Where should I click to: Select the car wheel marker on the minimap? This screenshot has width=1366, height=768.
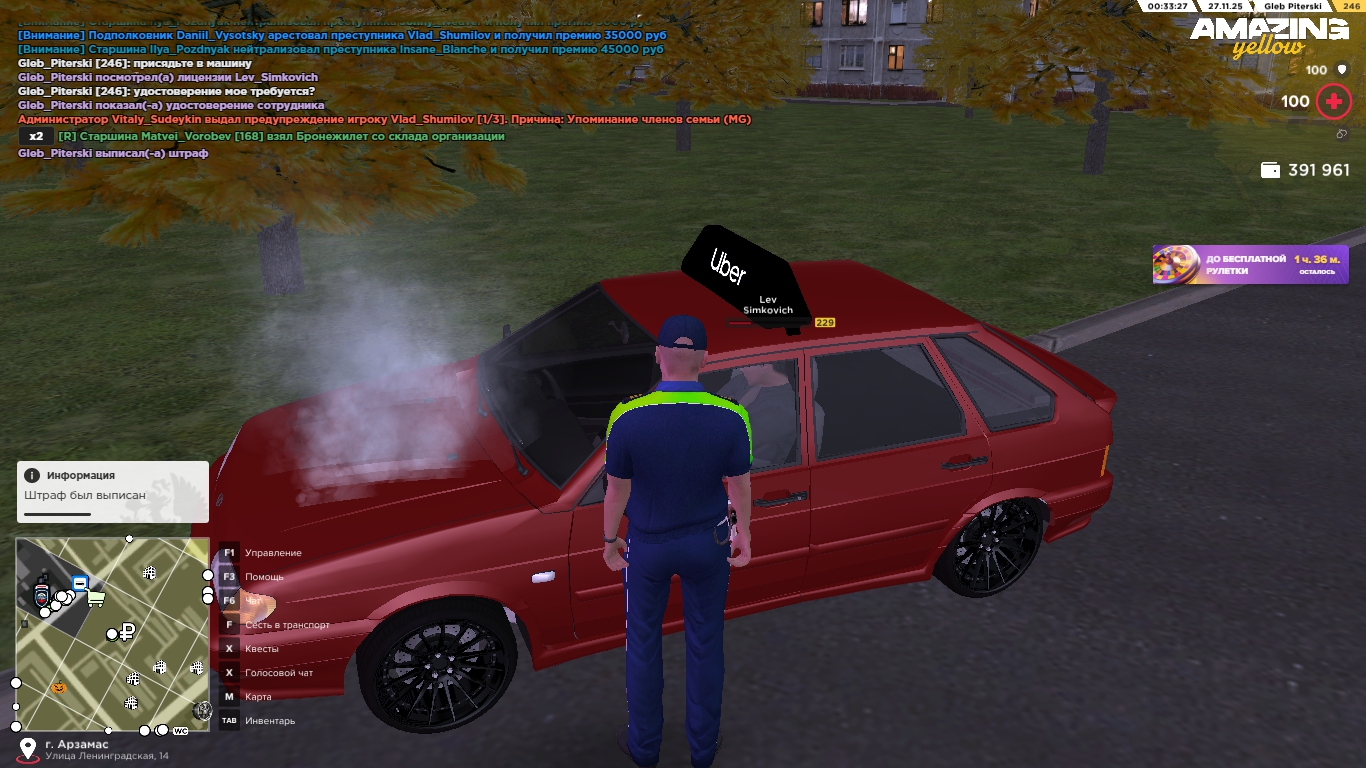click(x=202, y=710)
